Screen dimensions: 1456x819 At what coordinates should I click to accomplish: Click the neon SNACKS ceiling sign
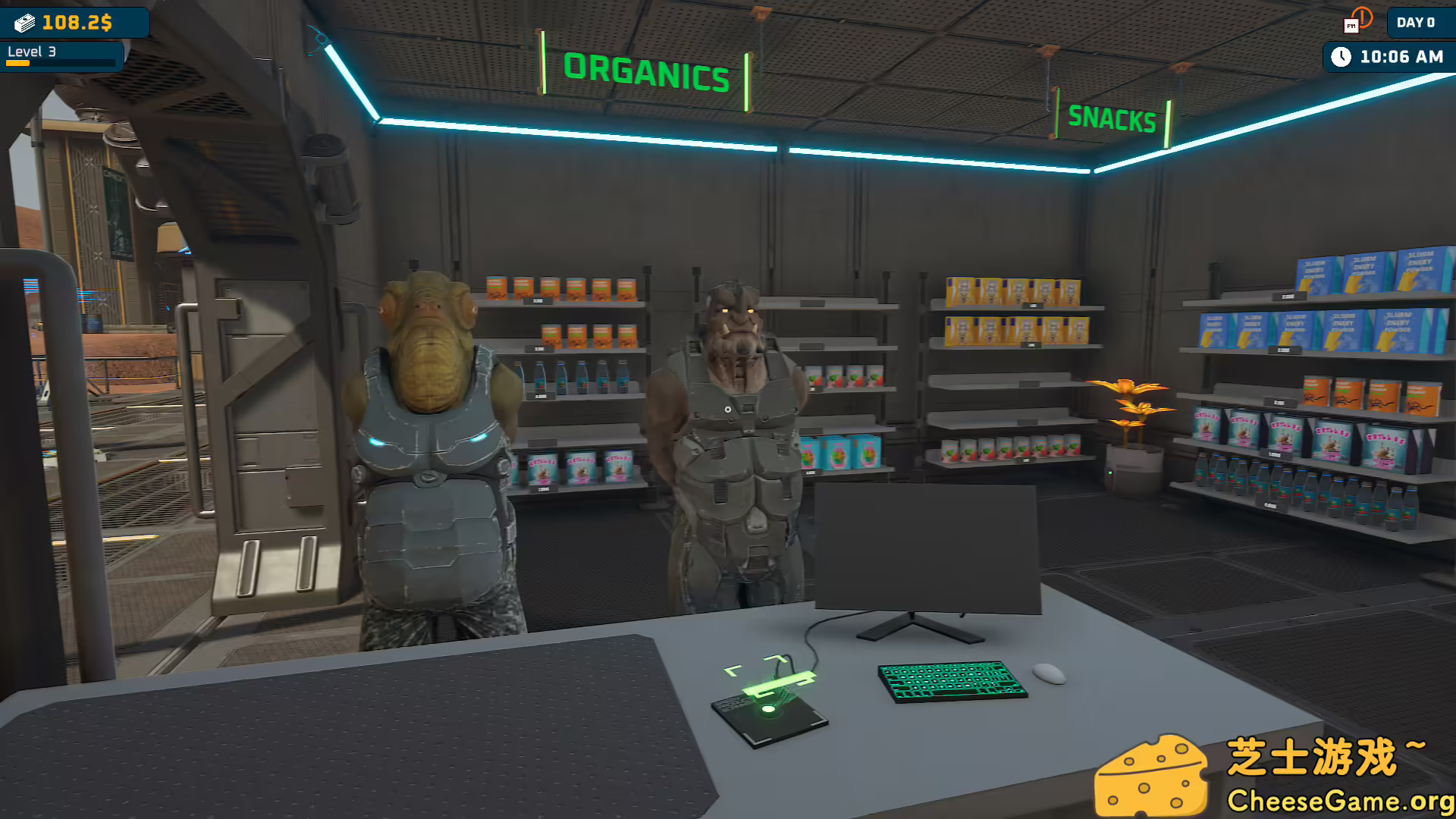[1112, 118]
